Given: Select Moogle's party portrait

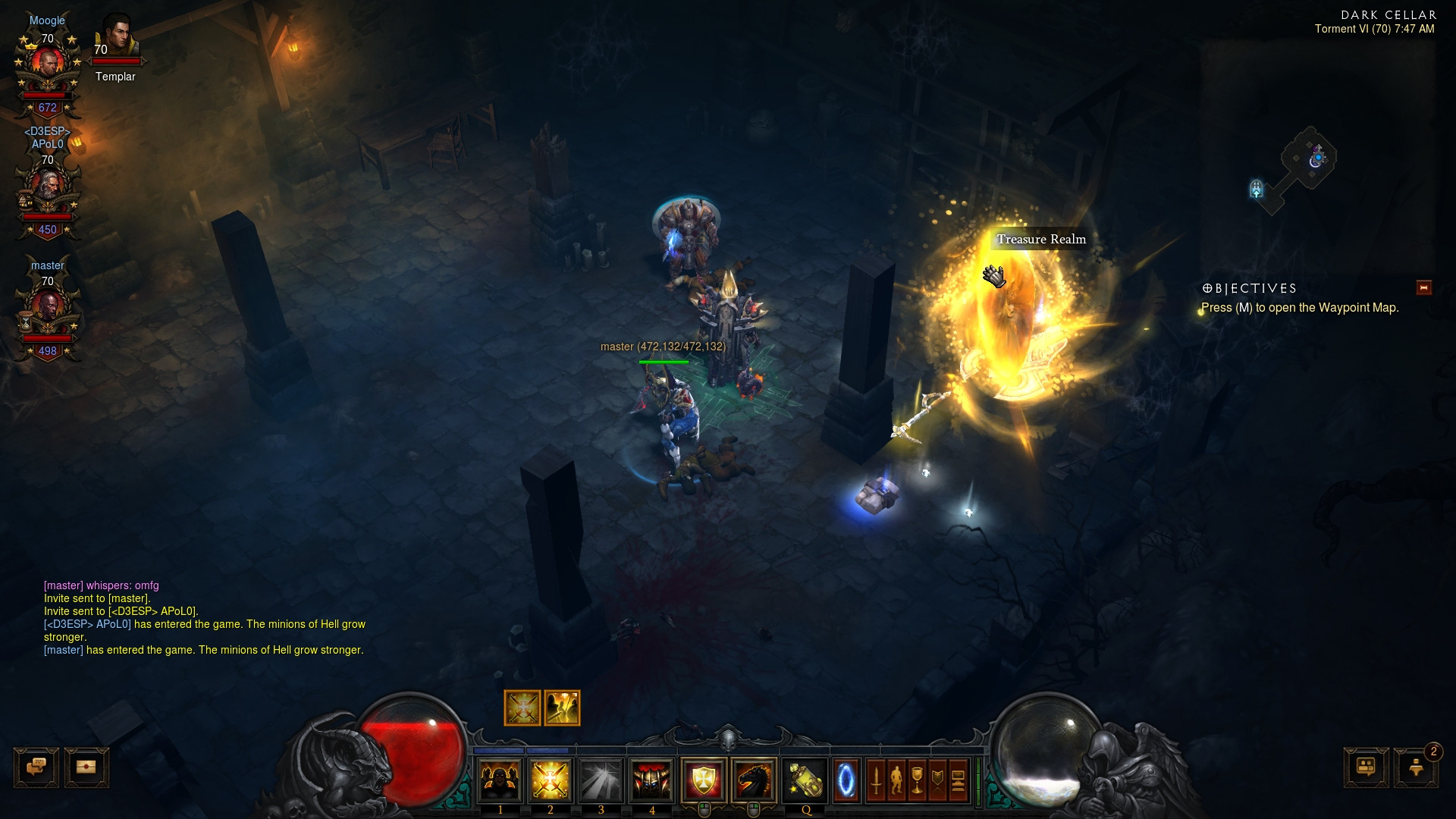Looking at the screenshot, I should 48,64.
